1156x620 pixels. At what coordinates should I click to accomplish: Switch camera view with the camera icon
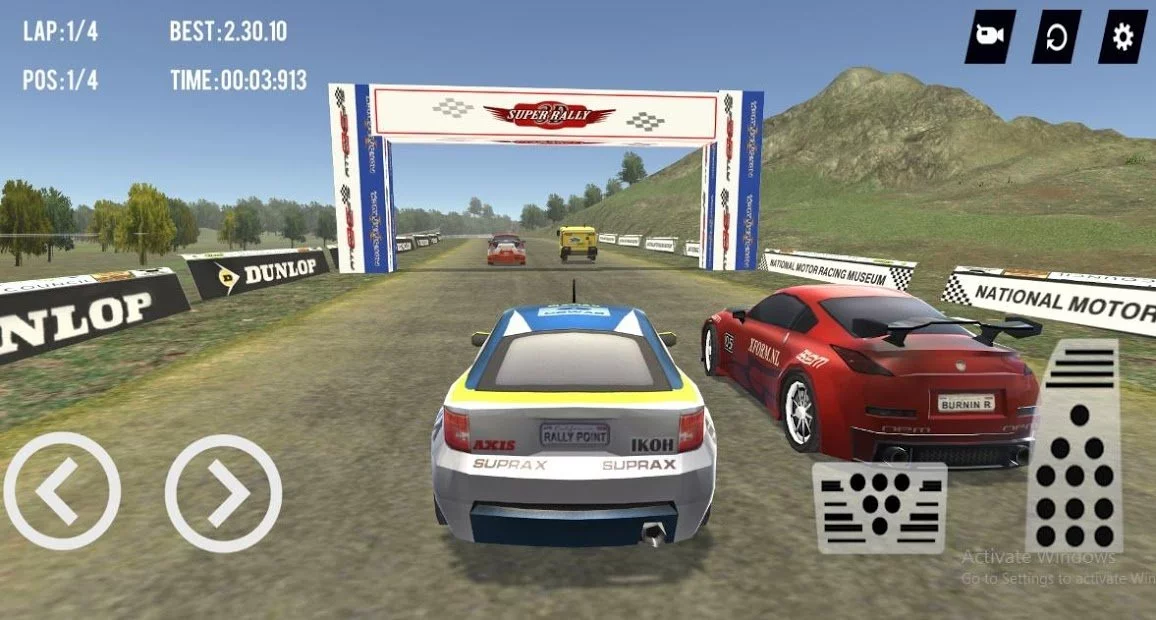[x=989, y=37]
